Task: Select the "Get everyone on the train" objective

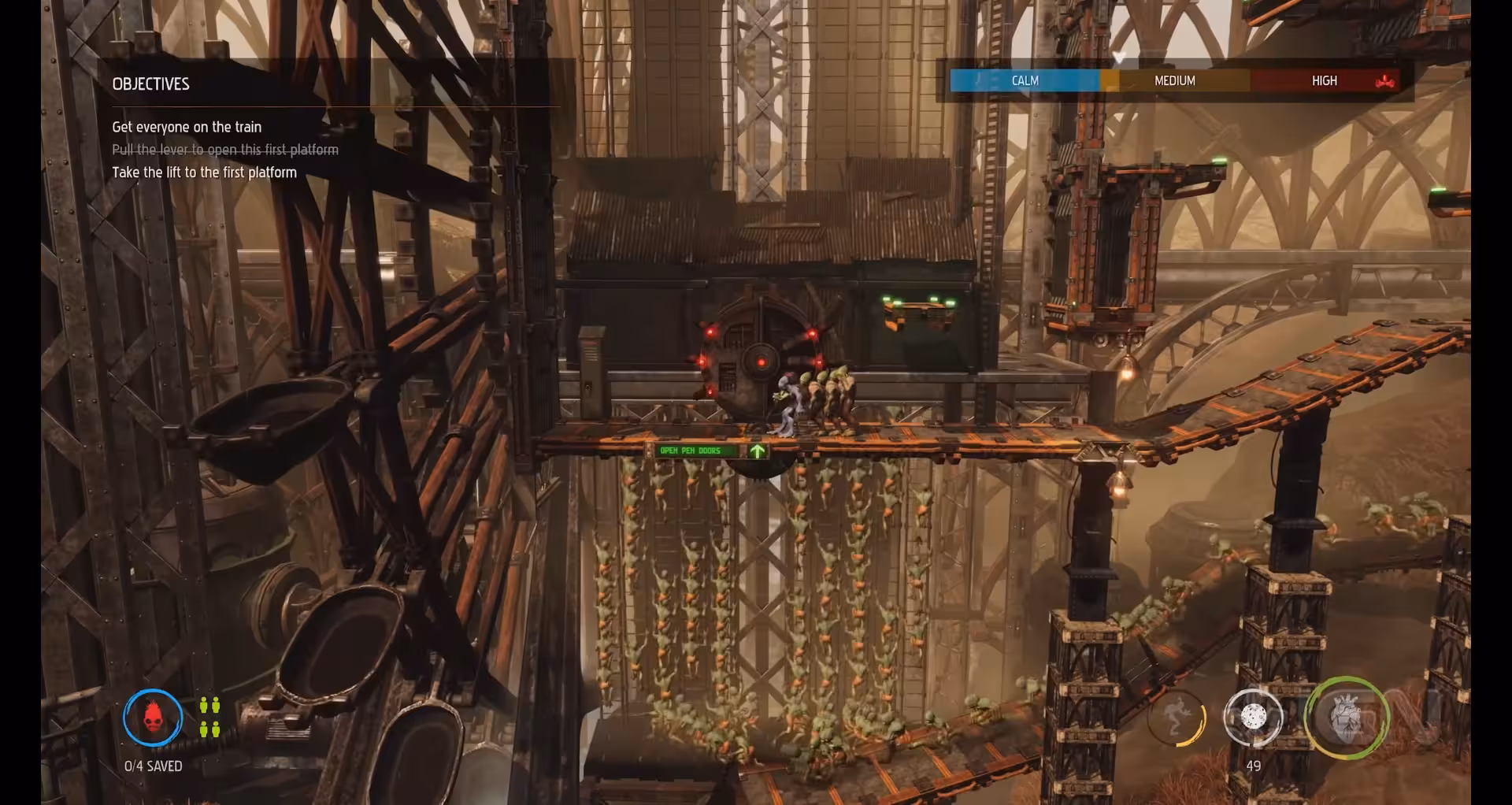Action: point(187,127)
